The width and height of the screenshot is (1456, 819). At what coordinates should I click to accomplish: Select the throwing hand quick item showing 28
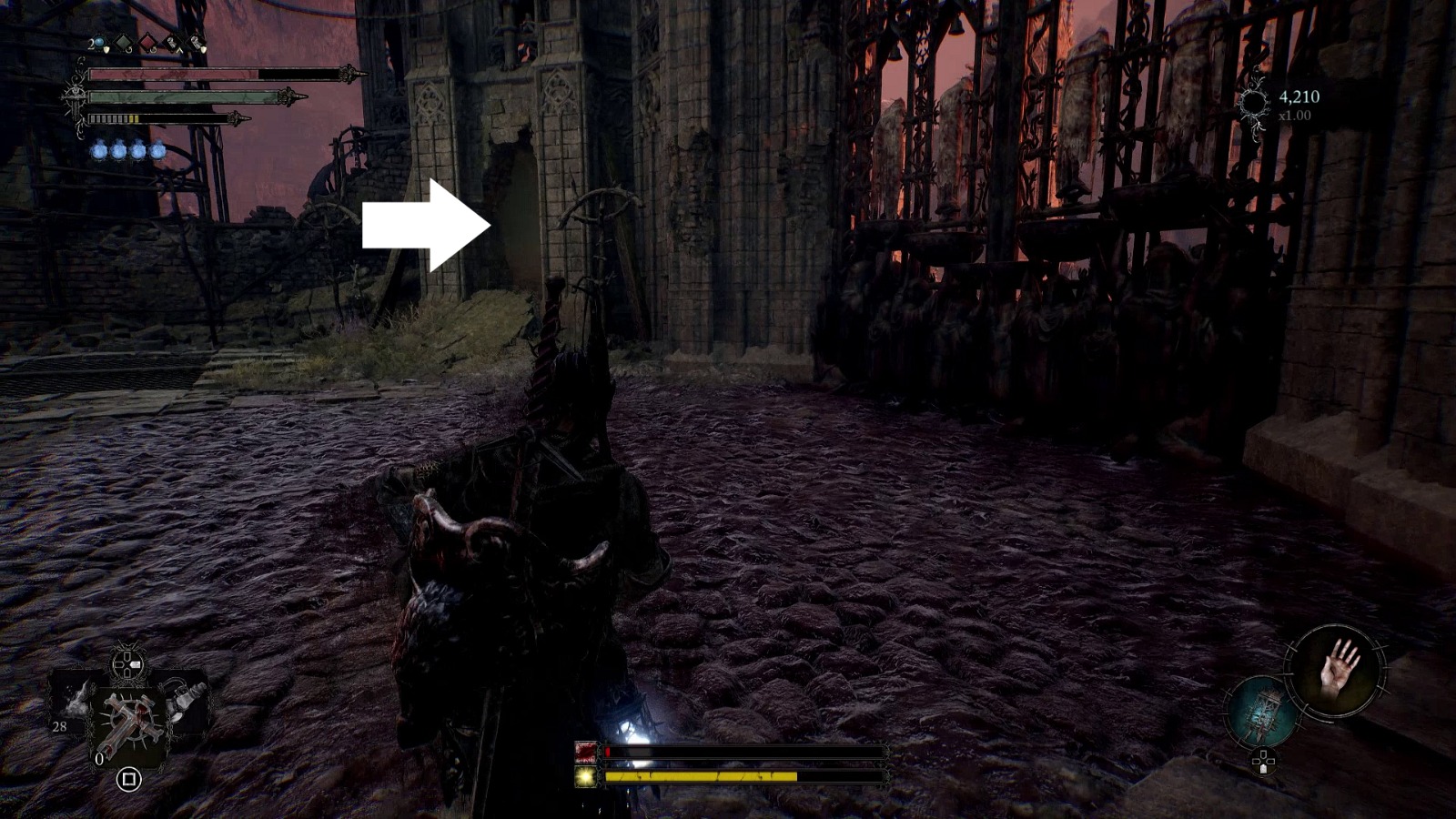[x=73, y=704]
